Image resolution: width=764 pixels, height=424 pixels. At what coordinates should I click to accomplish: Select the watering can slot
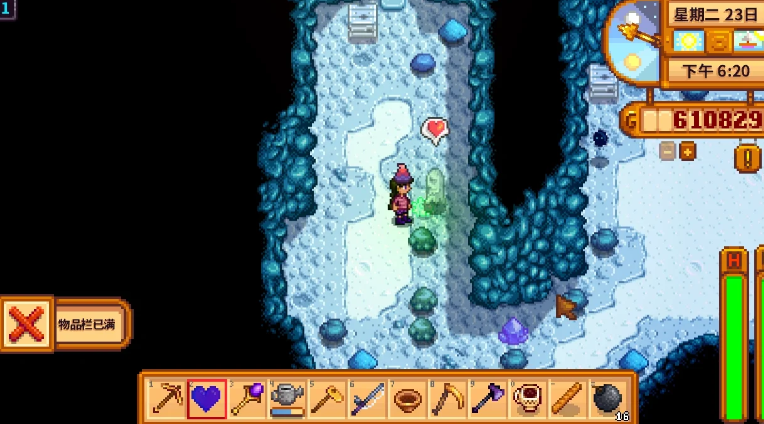(286, 399)
